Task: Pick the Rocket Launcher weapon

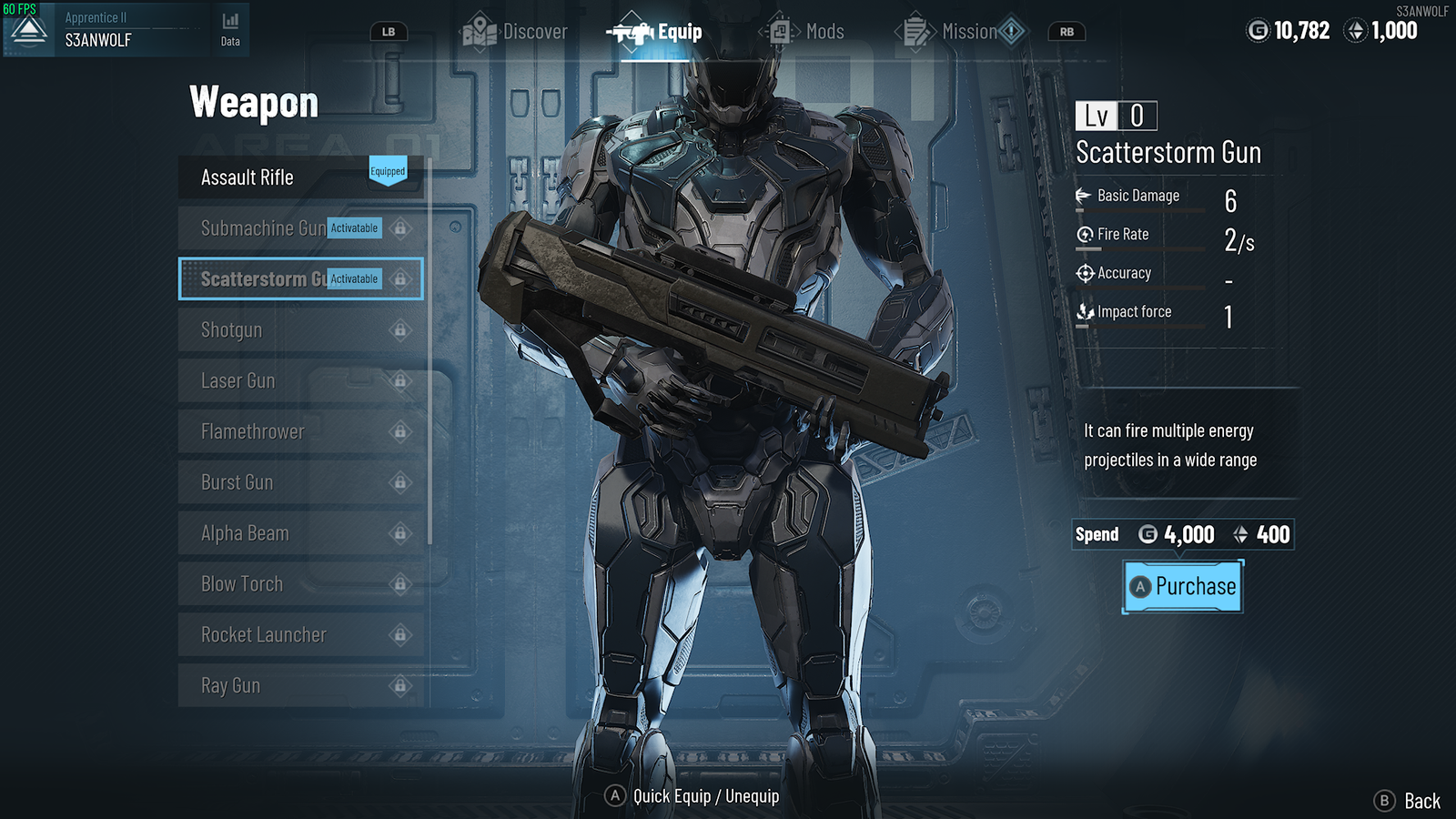Action: click(300, 635)
